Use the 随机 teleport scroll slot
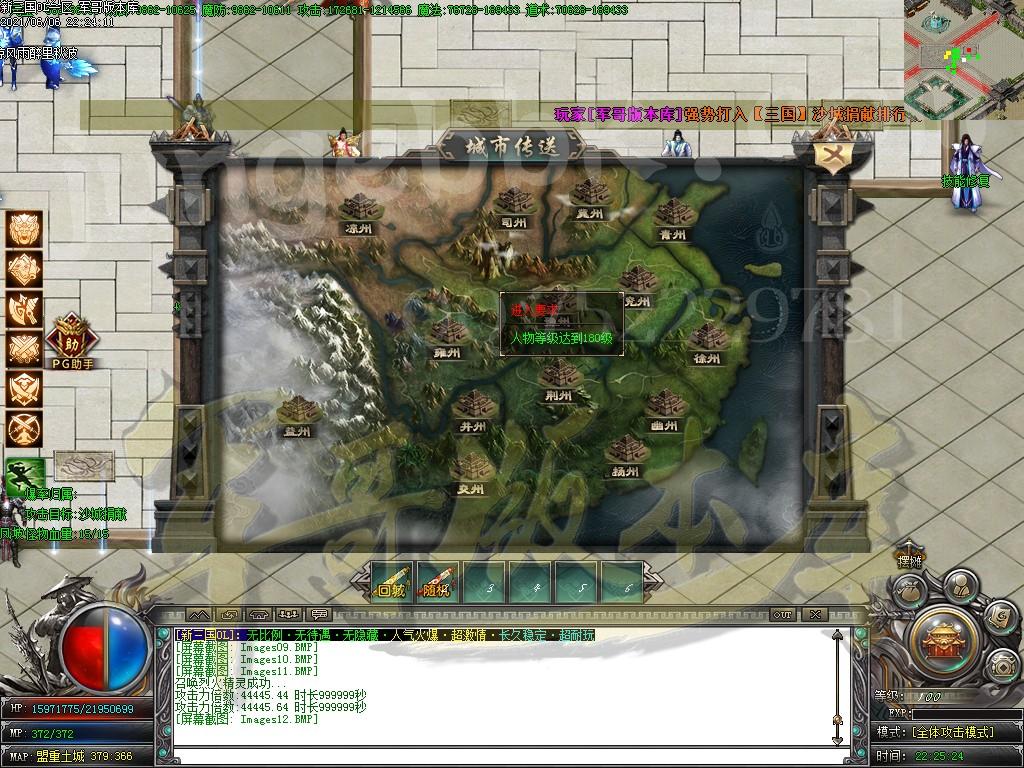The height and width of the screenshot is (768, 1024). 437,581
